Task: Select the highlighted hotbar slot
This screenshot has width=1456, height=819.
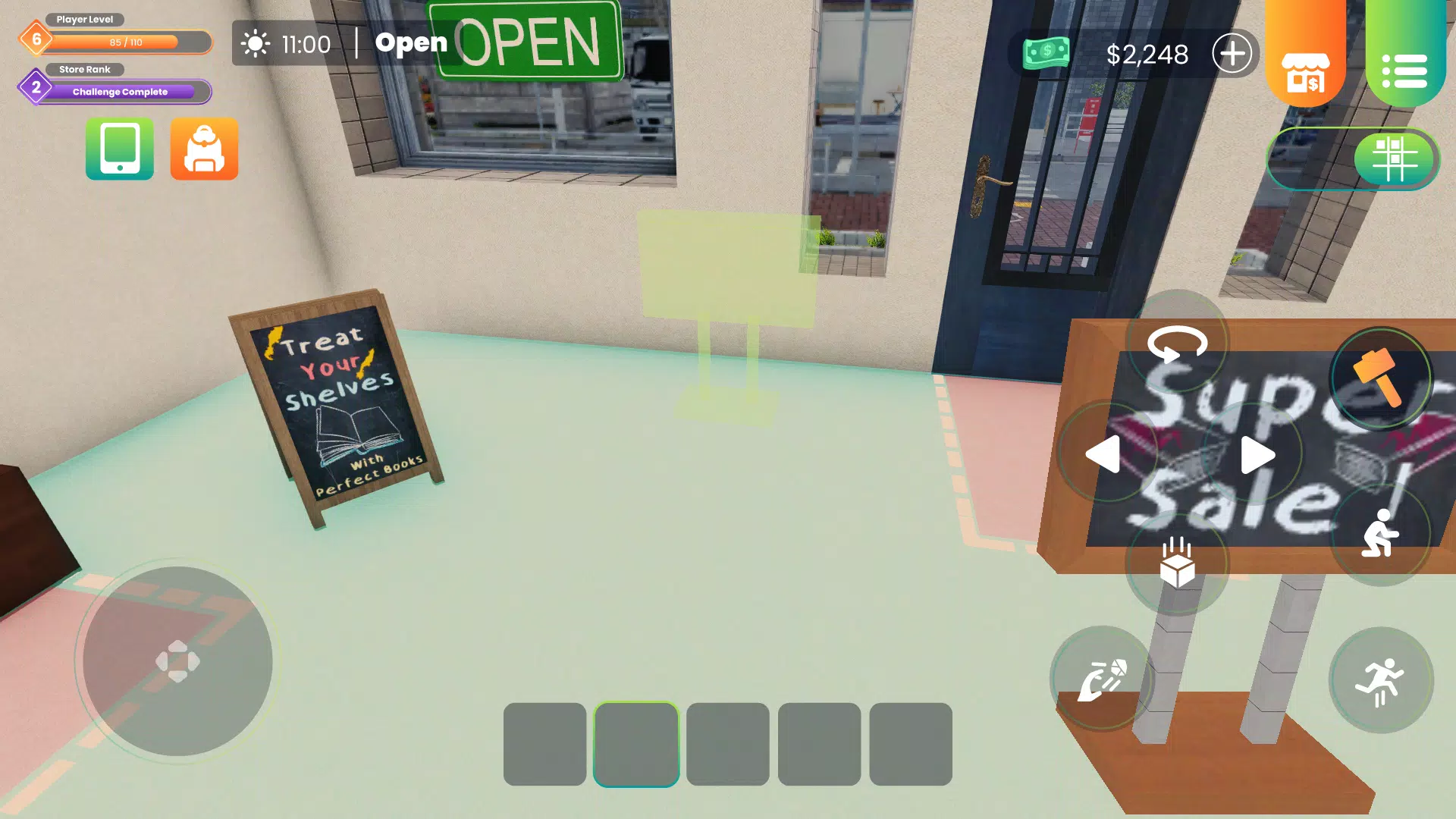Action: coord(635,742)
